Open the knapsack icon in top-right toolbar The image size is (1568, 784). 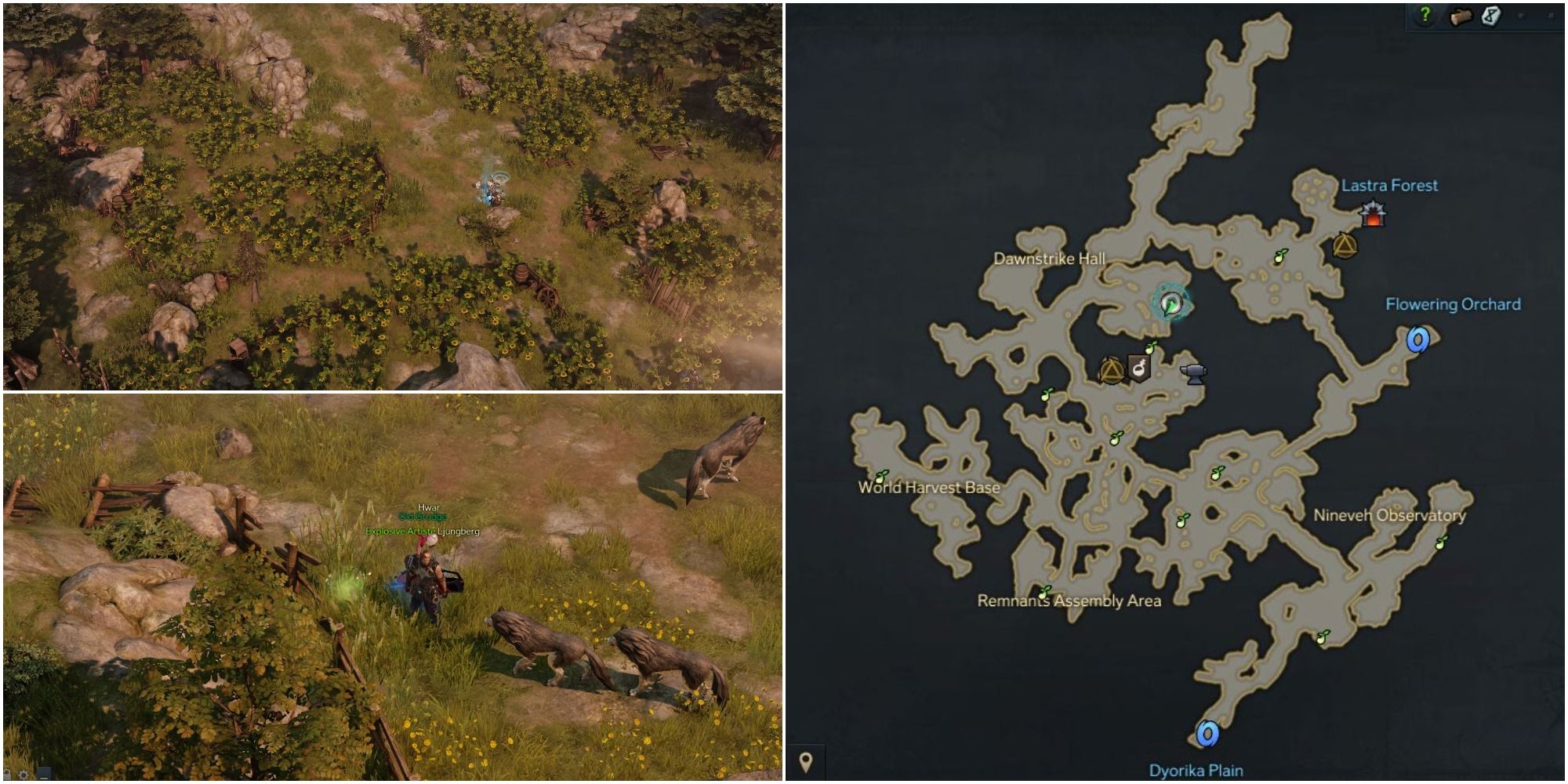[1460, 15]
